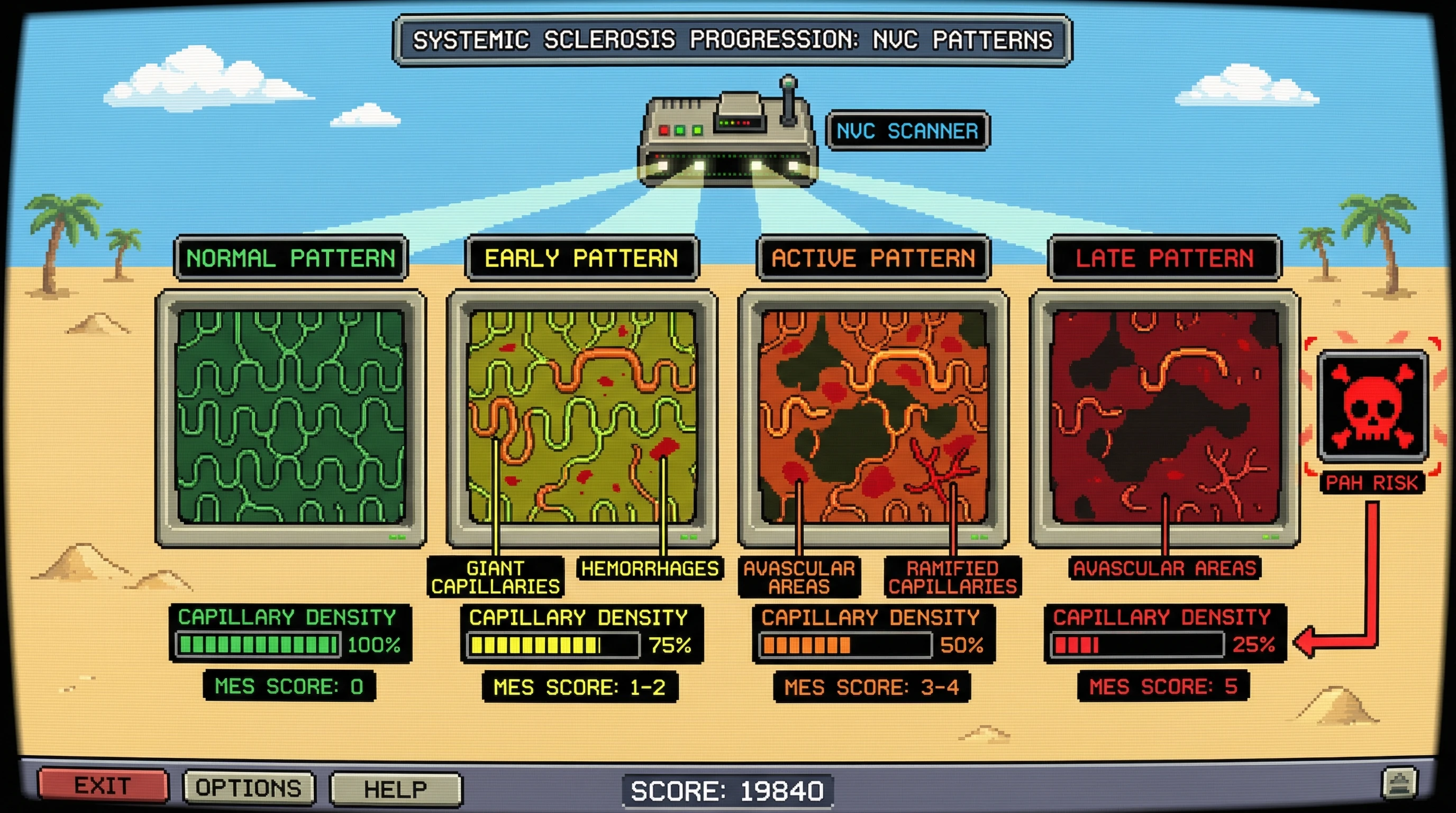This screenshot has width=1456, height=813.
Task: Click the red EXIT button
Action: click(103, 786)
